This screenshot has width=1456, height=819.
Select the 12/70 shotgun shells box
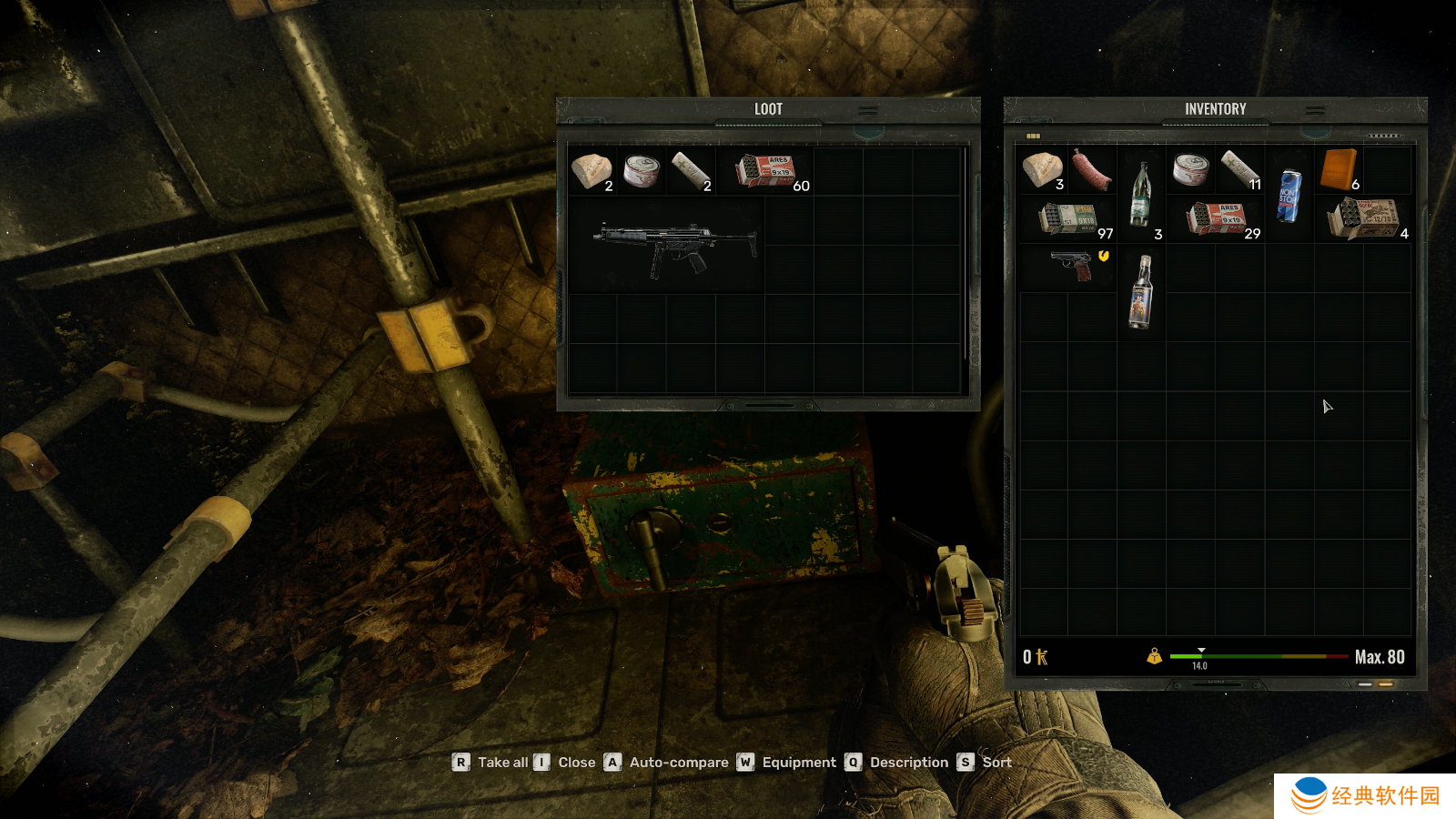click(x=1363, y=219)
